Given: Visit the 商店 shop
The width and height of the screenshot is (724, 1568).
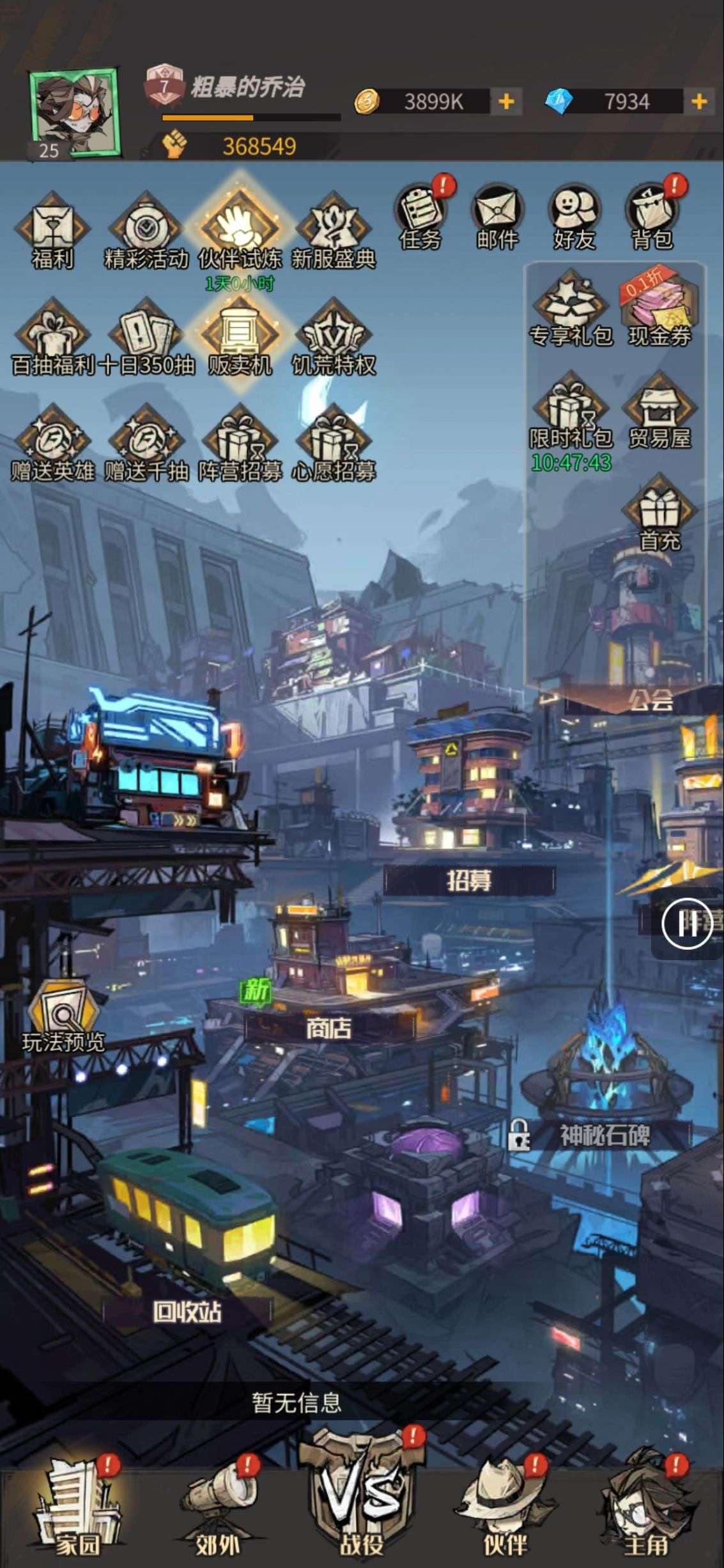Looking at the screenshot, I should click(328, 1027).
